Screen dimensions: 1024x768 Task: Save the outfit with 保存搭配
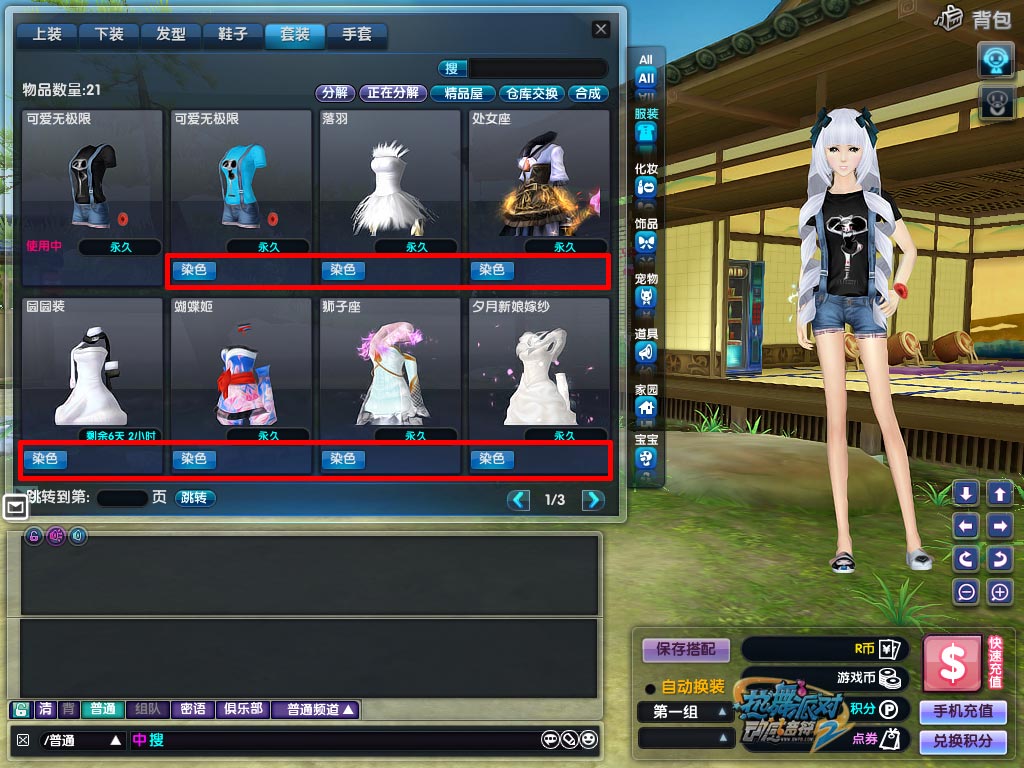686,650
